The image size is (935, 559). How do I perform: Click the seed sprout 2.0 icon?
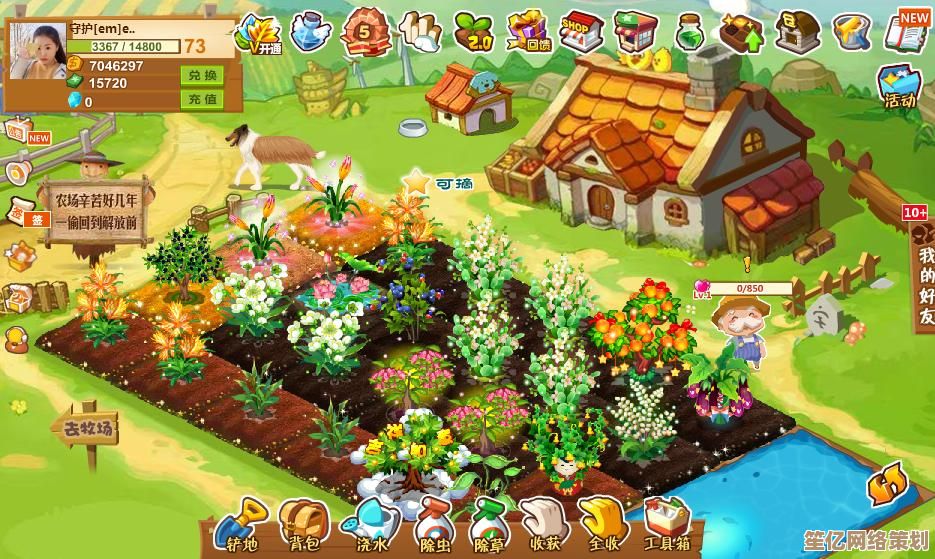pos(474,31)
